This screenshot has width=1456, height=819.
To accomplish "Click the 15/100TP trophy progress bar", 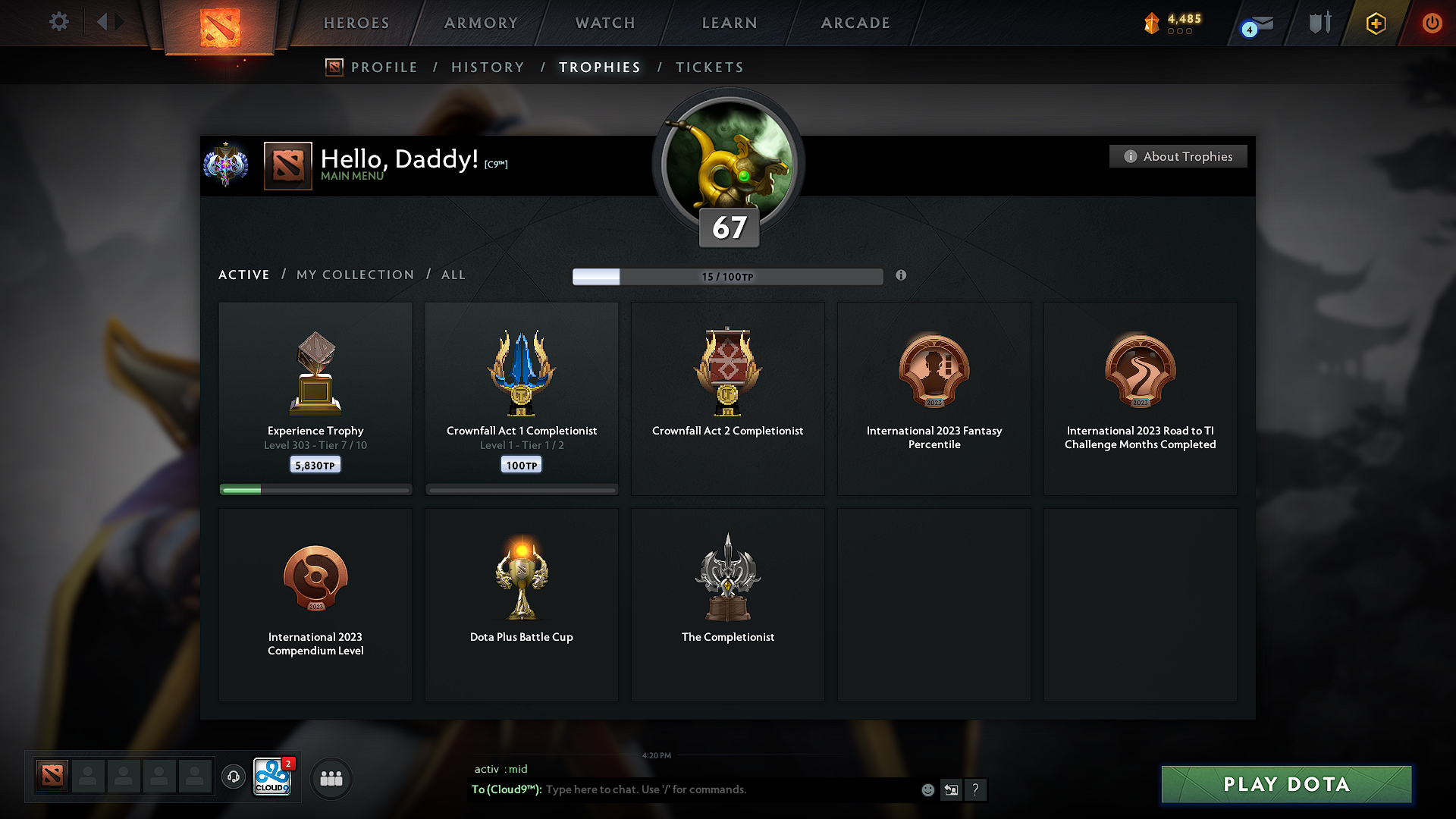I will (x=727, y=276).
